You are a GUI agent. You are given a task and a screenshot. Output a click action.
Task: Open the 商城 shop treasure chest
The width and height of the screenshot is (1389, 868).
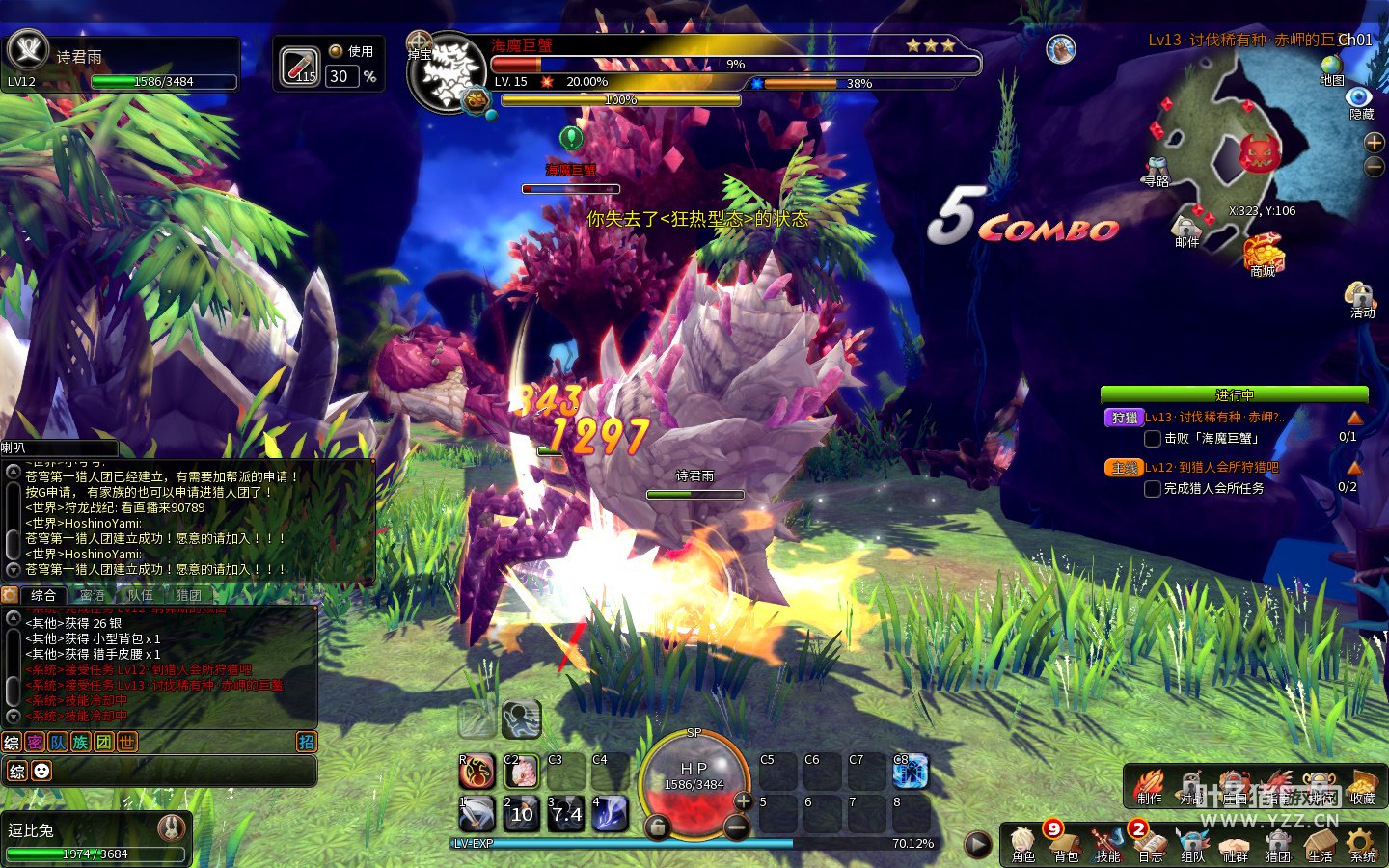pos(1263,256)
